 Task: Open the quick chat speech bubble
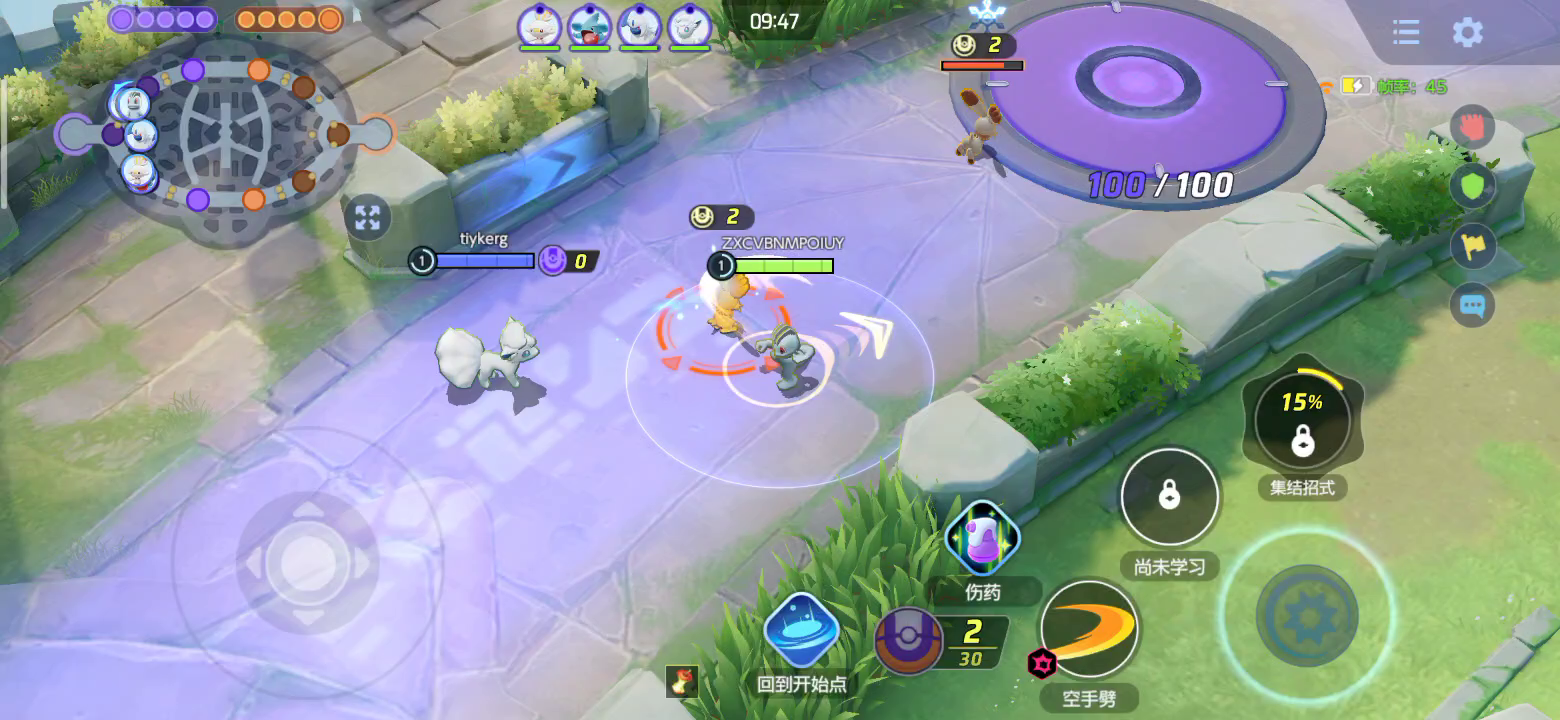point(1472,306)
